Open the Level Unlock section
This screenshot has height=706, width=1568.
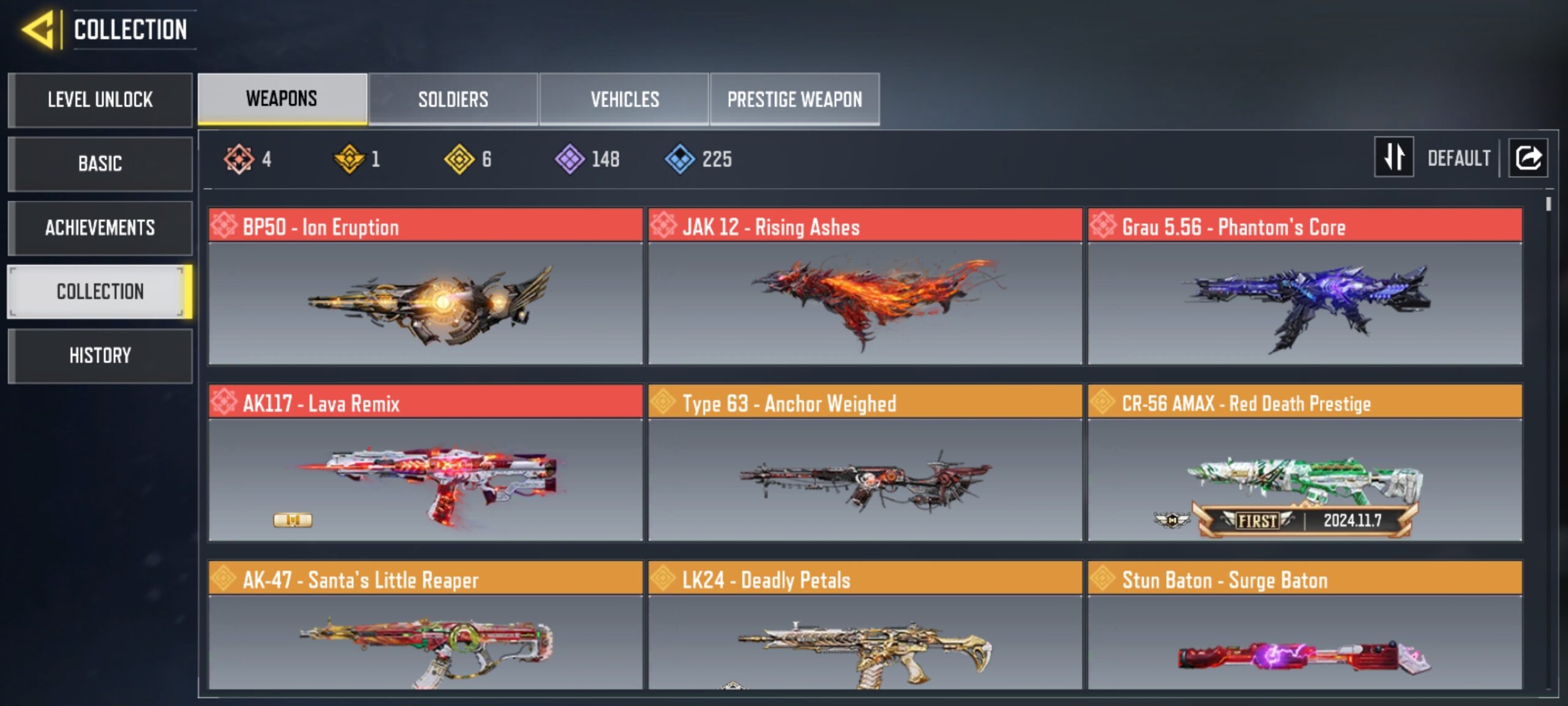pyautogui.click(x=100, y=100)
